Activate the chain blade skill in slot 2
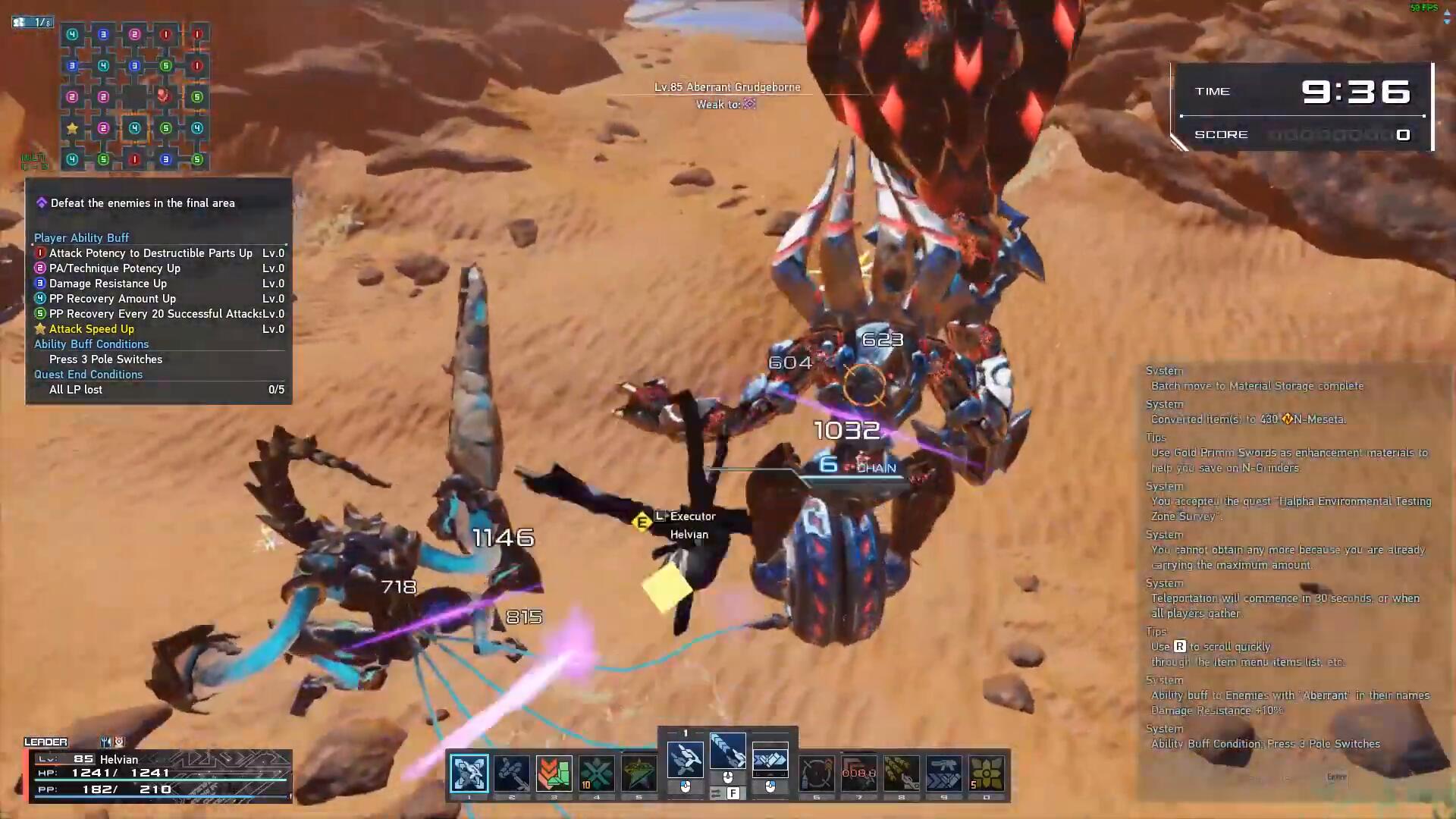1456x819 pixels. [x=512, y=773]
